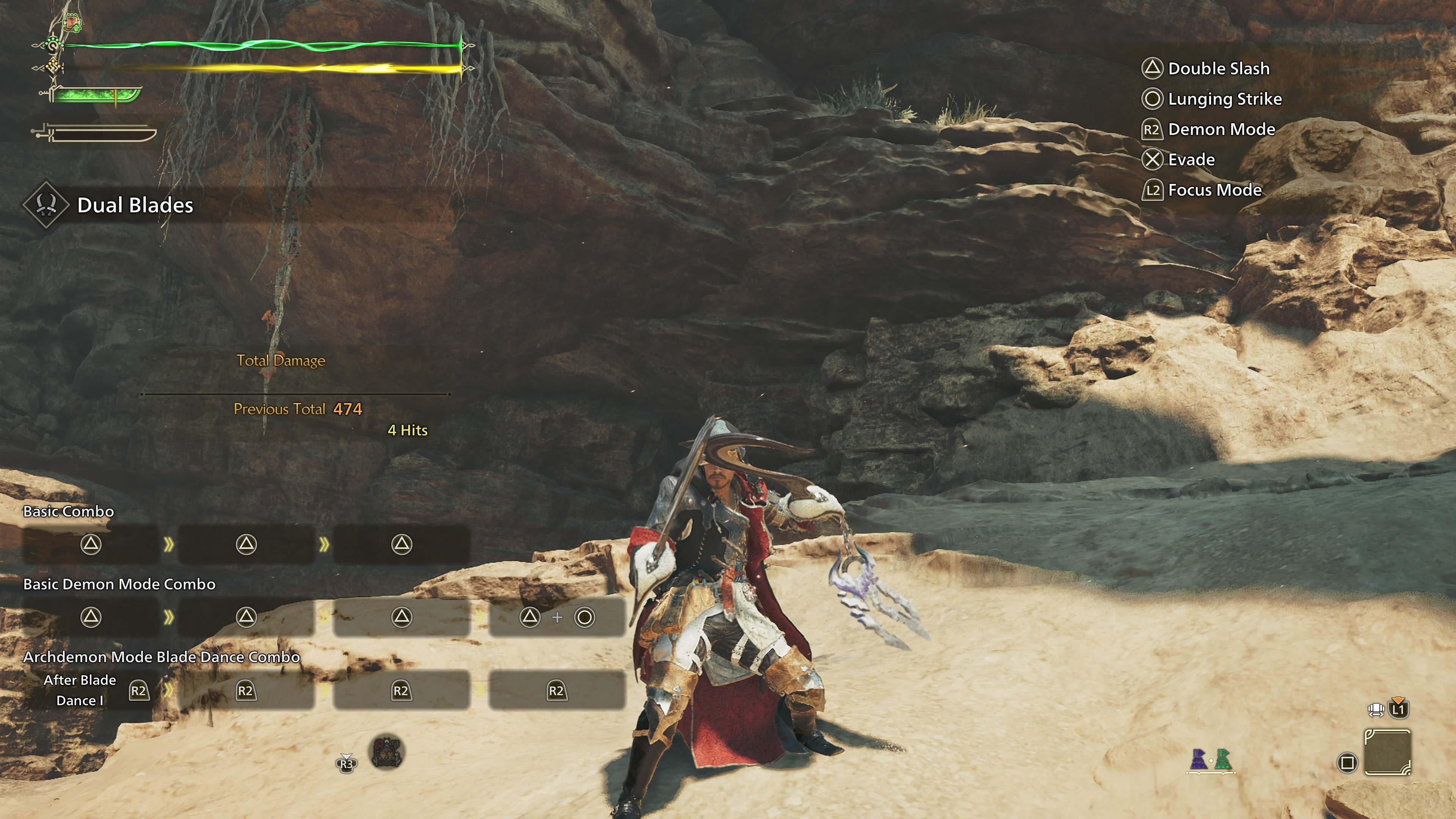Select the Dual Blades weapon icon
1456x819 pixels.
coord(46,205)
